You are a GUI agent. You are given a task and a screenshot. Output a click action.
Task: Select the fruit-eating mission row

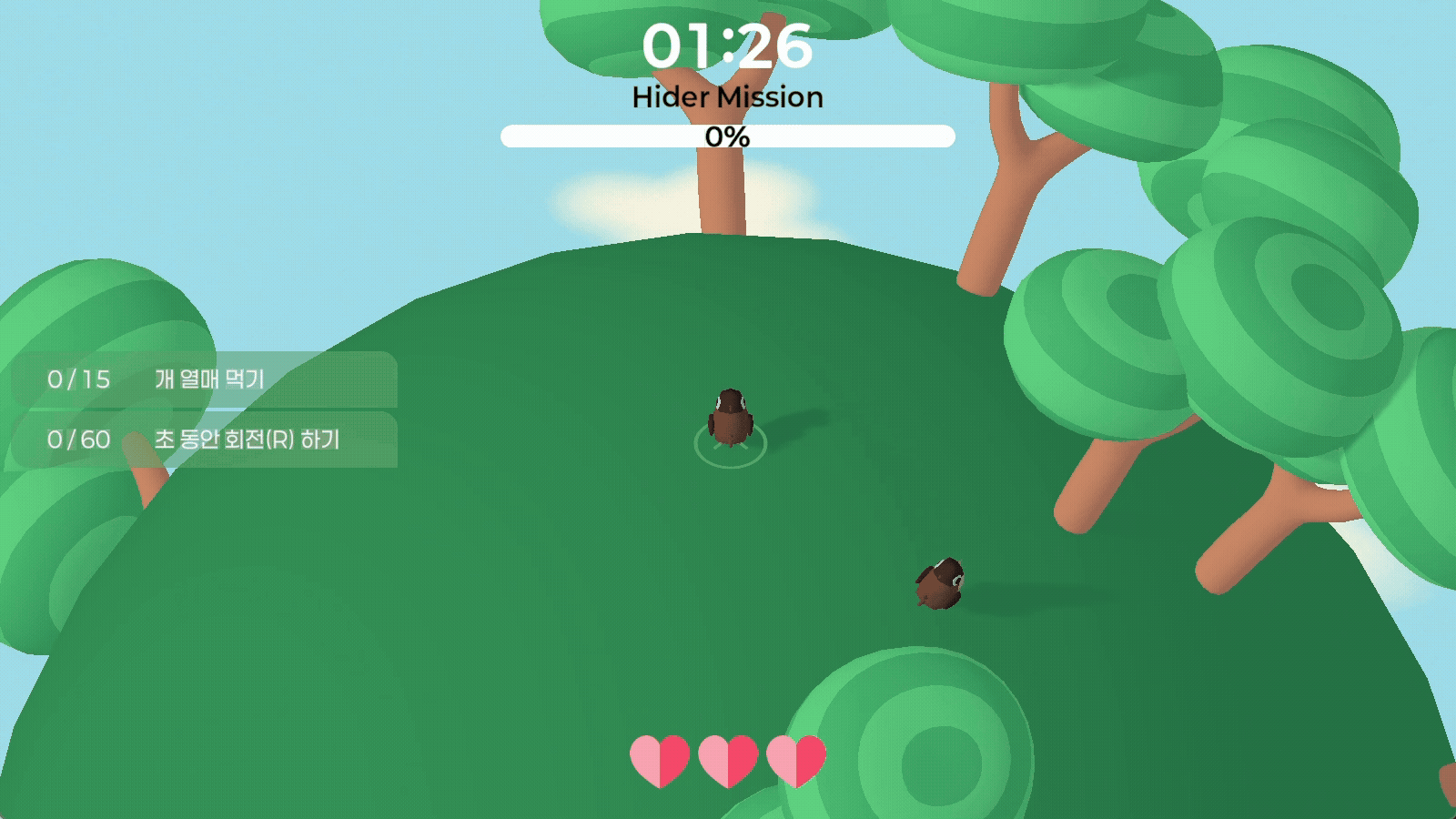pos(205,379)
